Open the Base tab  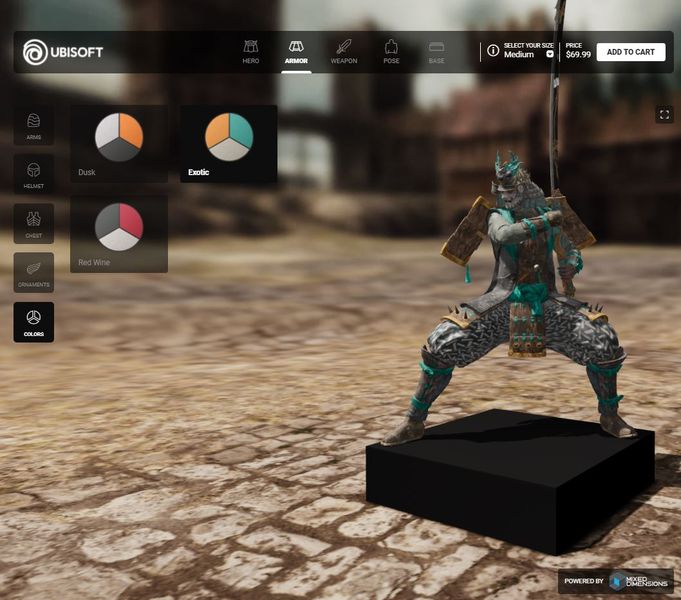(436, 51)
